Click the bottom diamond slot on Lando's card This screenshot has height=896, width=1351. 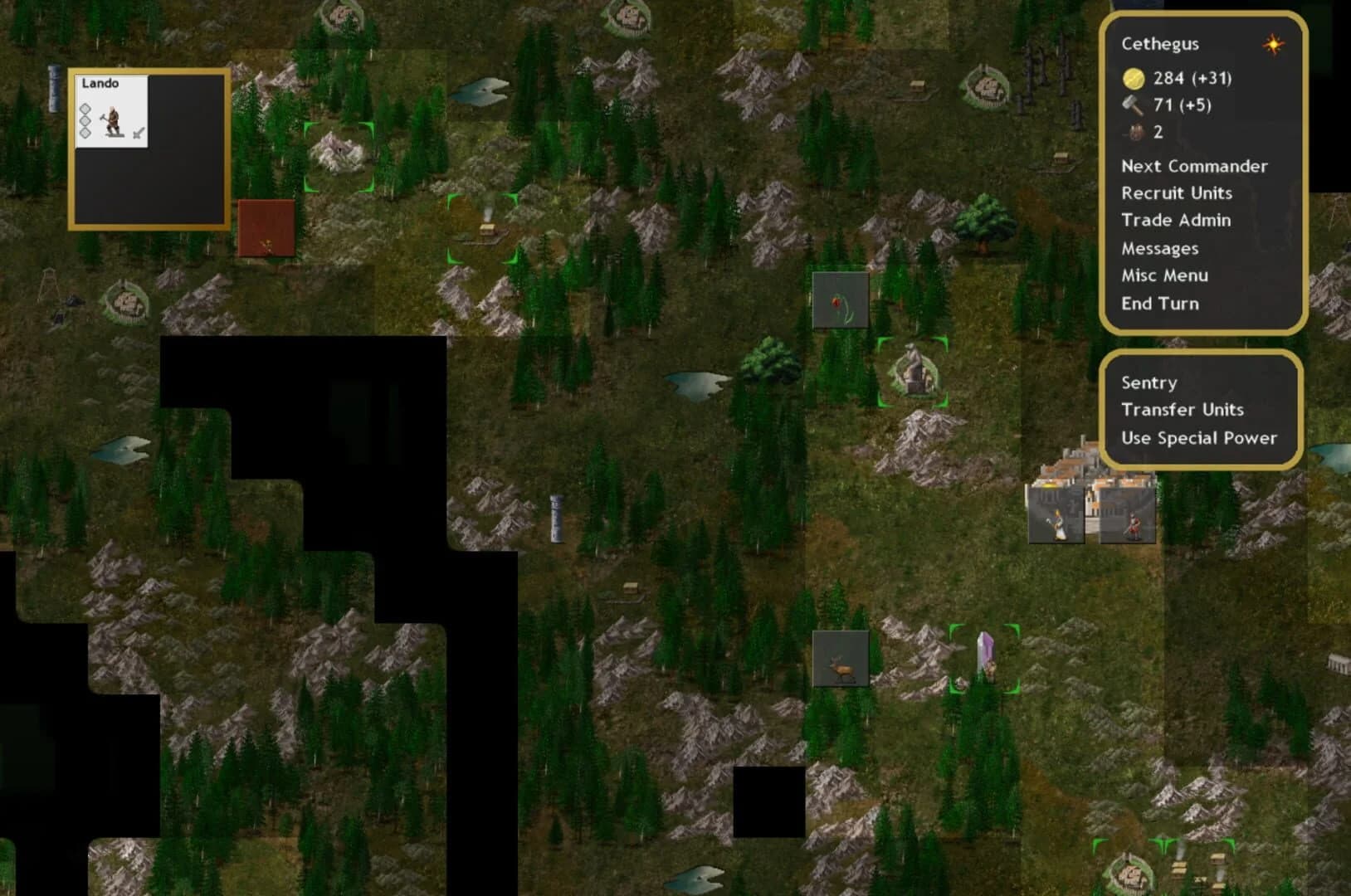tap(85, 133)
